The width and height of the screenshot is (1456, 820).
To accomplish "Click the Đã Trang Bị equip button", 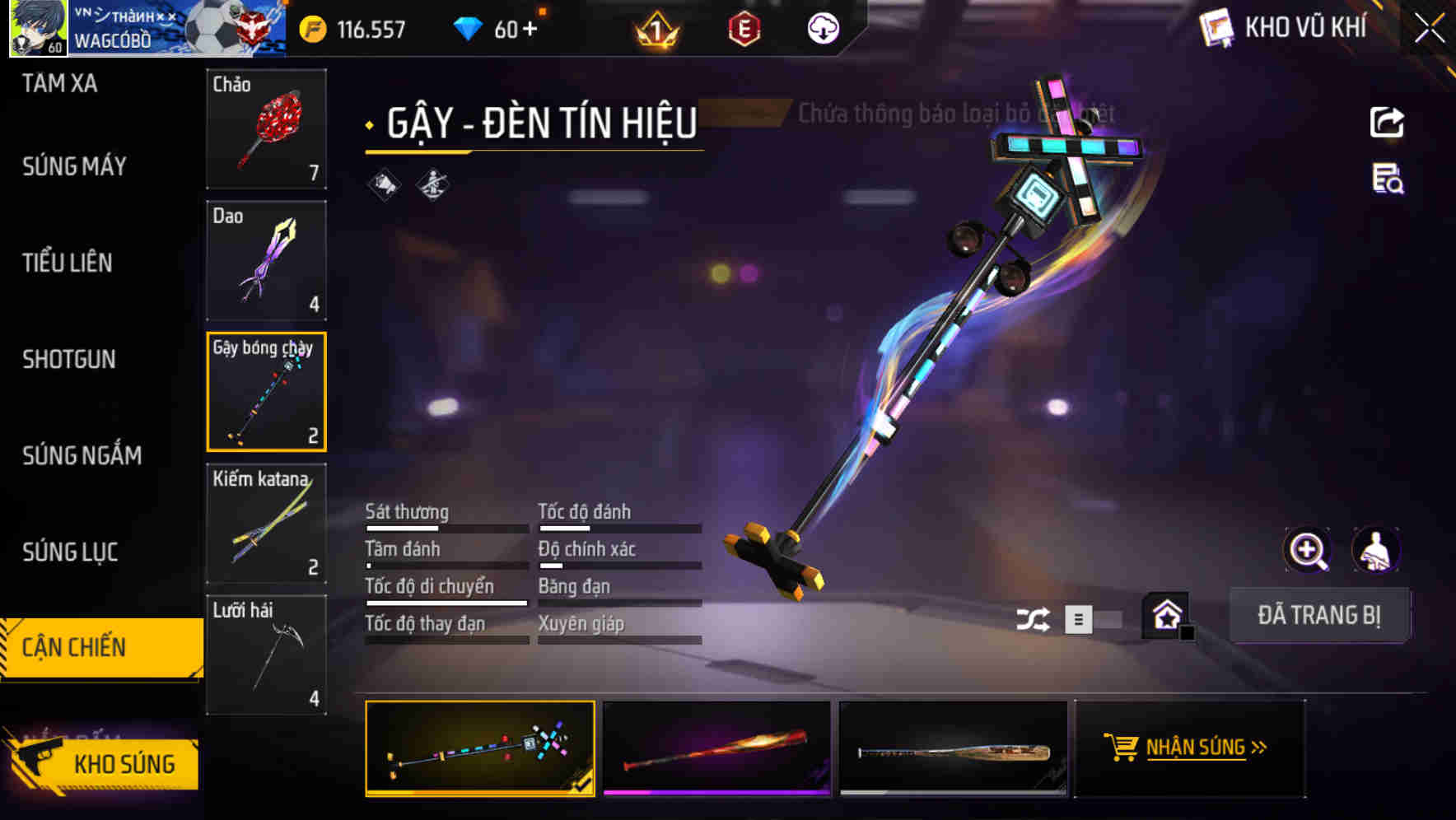I will (1318, 615).
